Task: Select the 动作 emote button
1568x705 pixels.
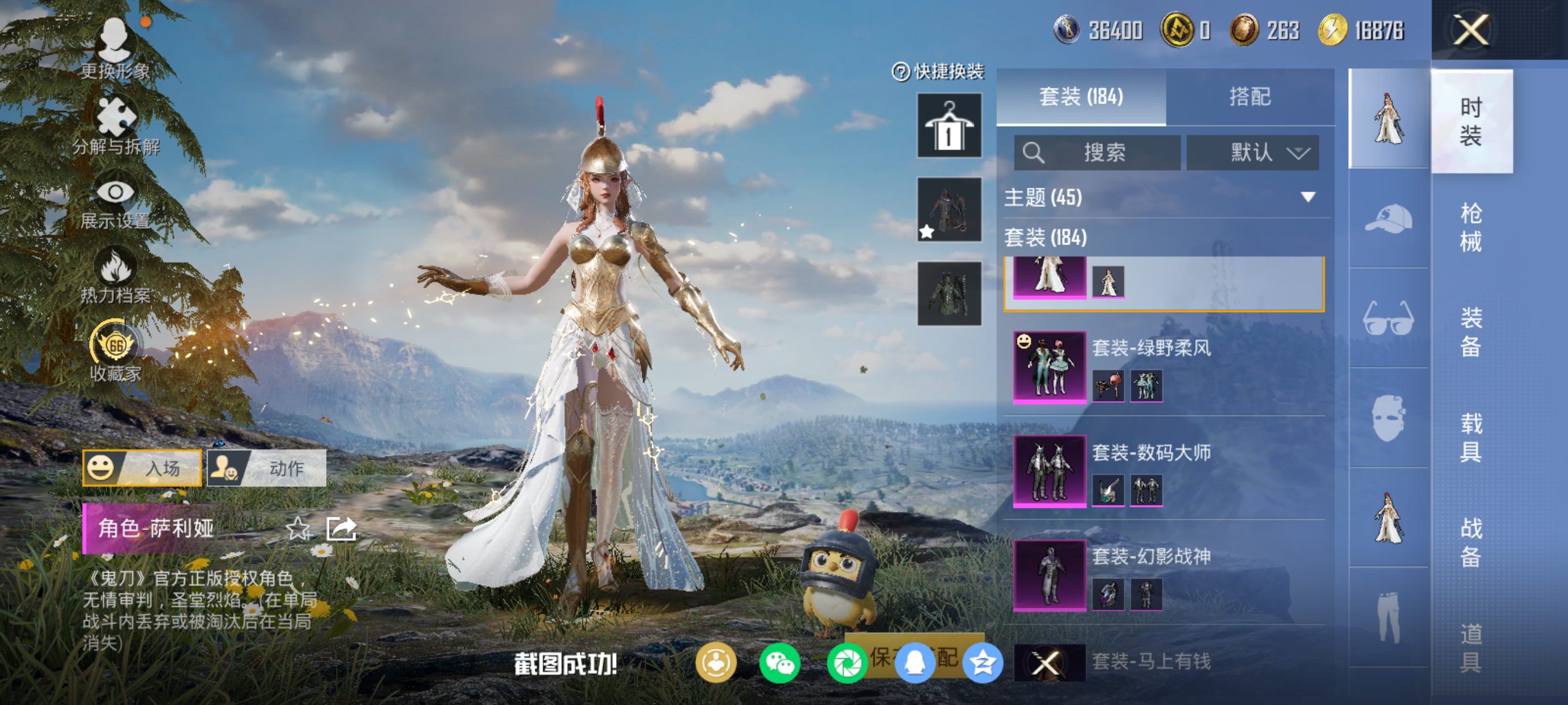Action: click(x=267, y=467)
